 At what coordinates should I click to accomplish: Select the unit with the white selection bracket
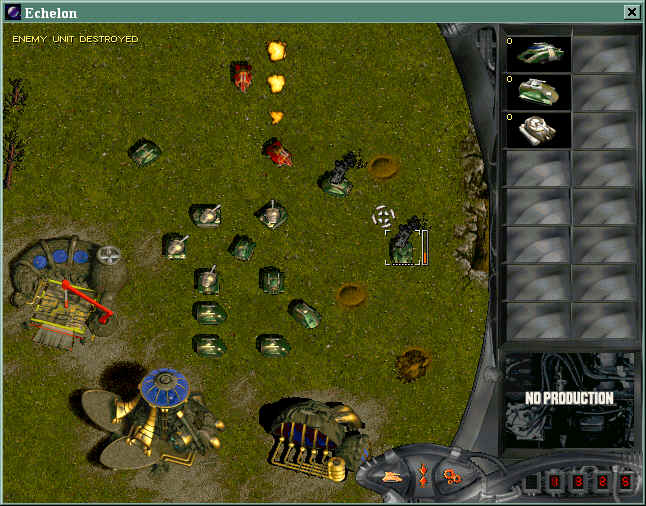pyautogui.click(x=403, y=246)
